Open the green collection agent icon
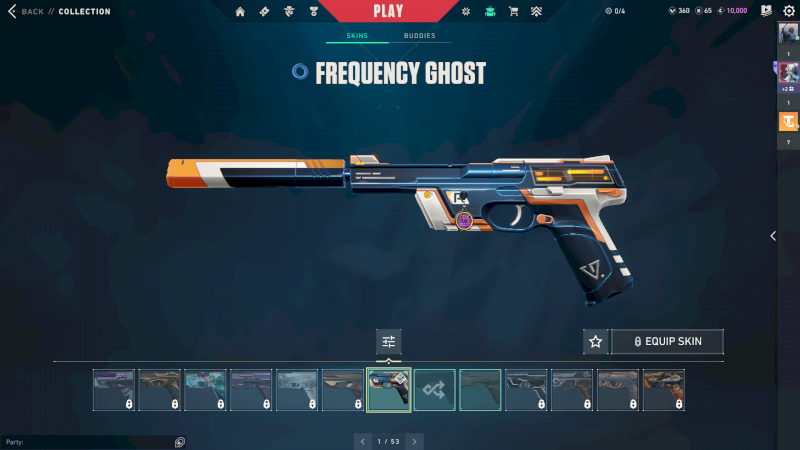The image size is (800, 450). (489, 12)
